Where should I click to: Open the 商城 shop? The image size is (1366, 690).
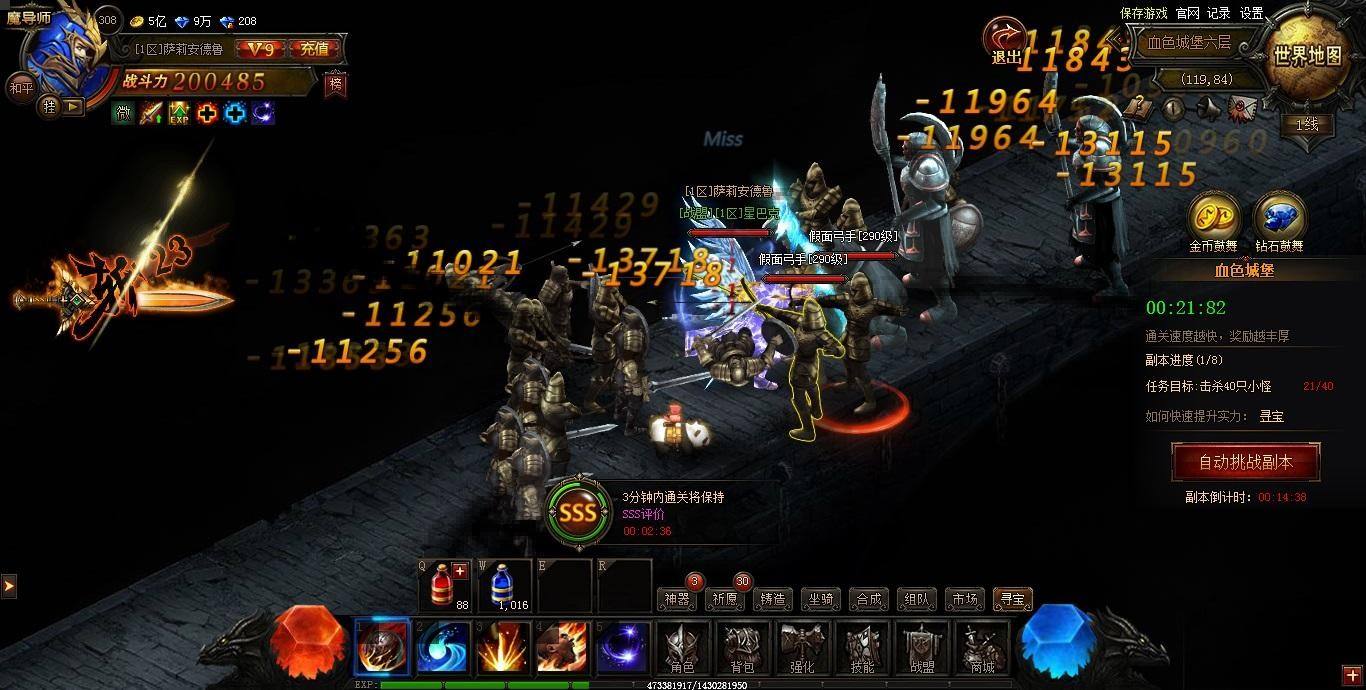coord(982,648)
